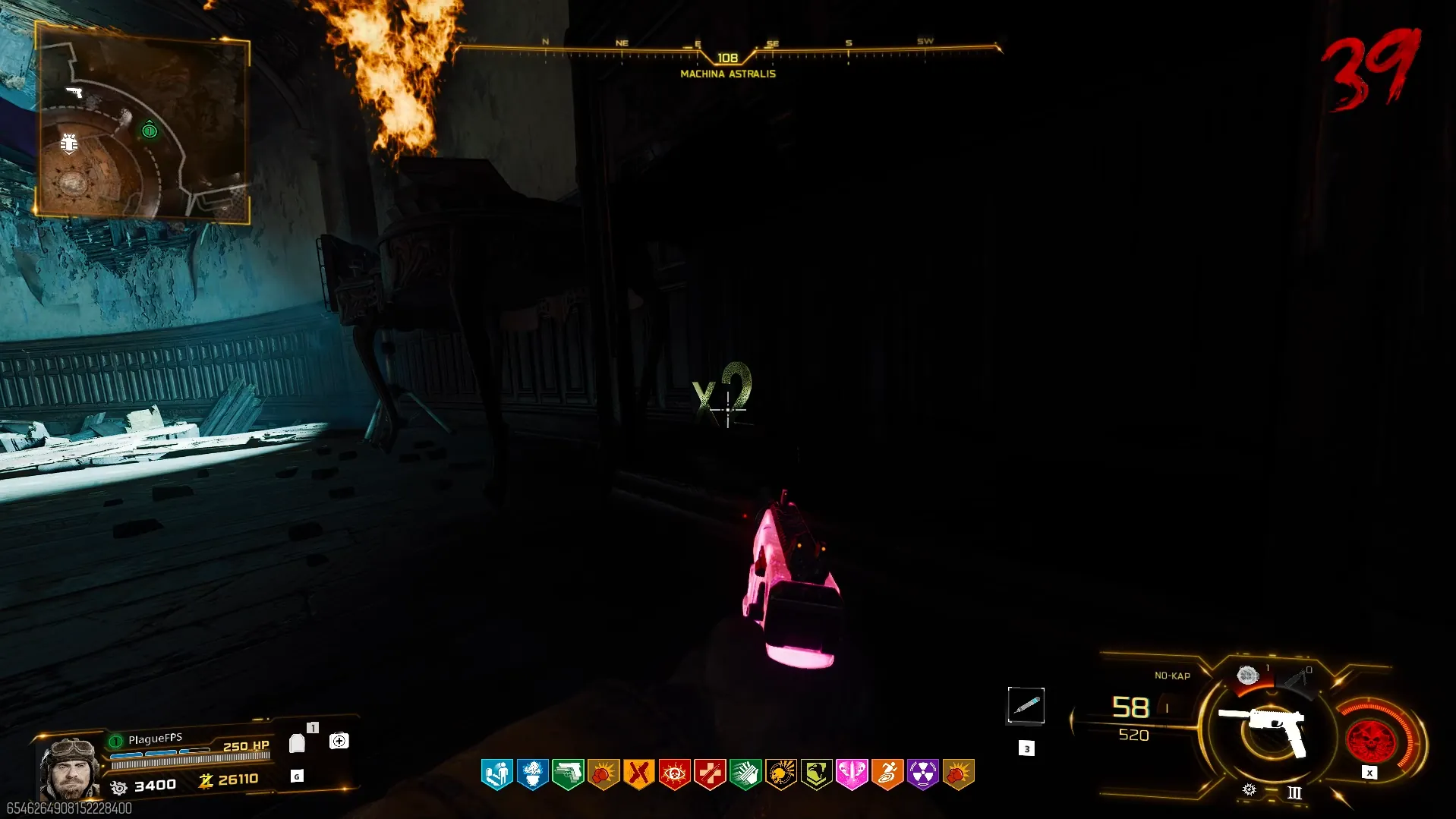Viewport: 1456px width, 819px height.
Task: Activate the red skull field upgrade
Action: click(x=1370, y=741)
